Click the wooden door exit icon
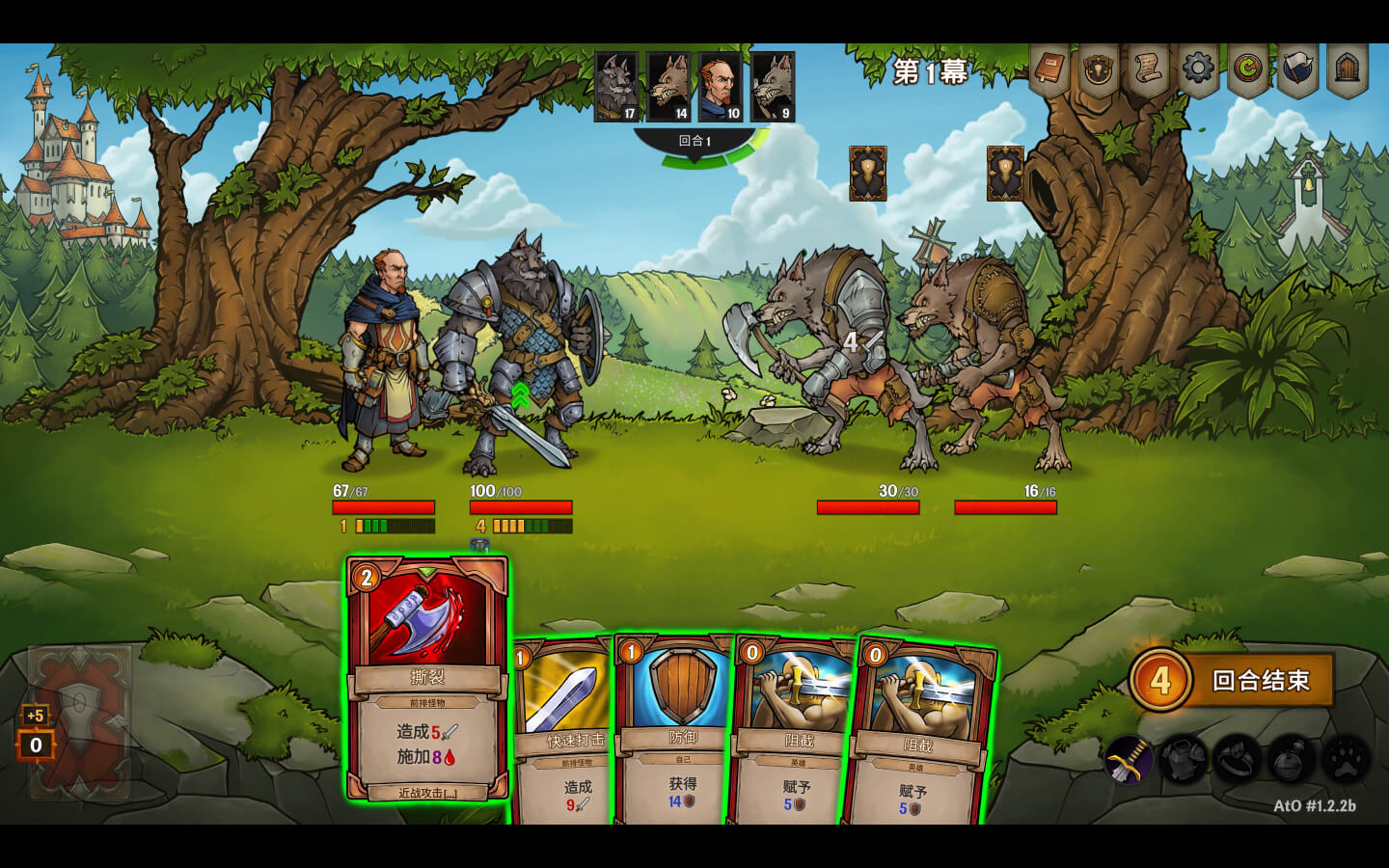Image resolution: width=1389 pixels, height=868 pixels. point(1348,68)
